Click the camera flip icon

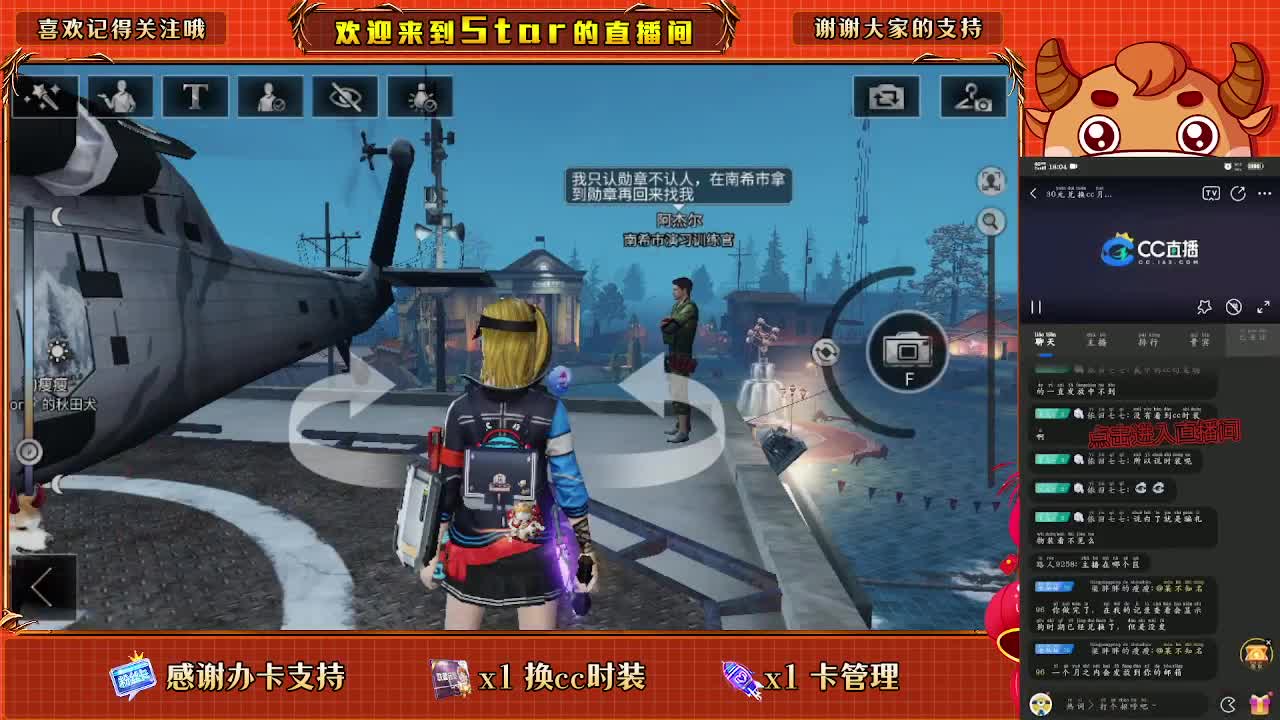pyautogui.click(x=884, y=96)
